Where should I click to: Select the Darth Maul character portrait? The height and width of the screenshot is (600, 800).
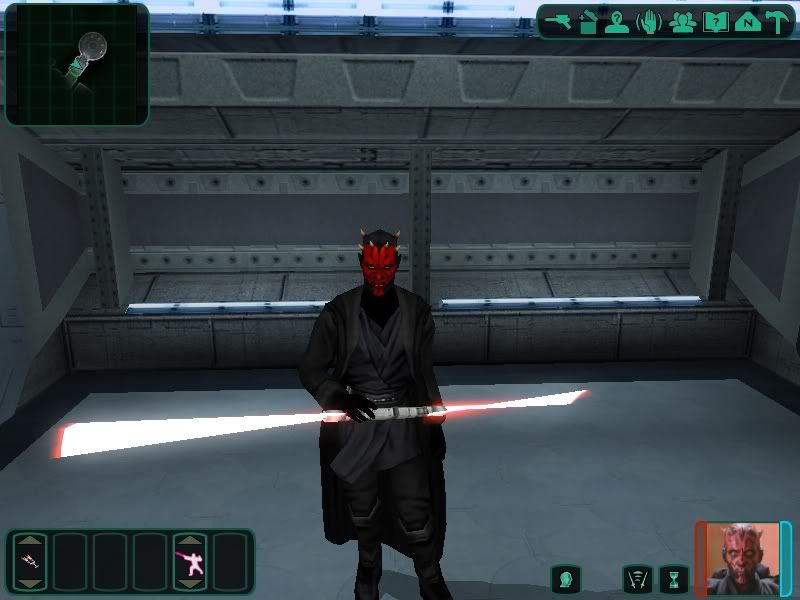coord(742,558)
